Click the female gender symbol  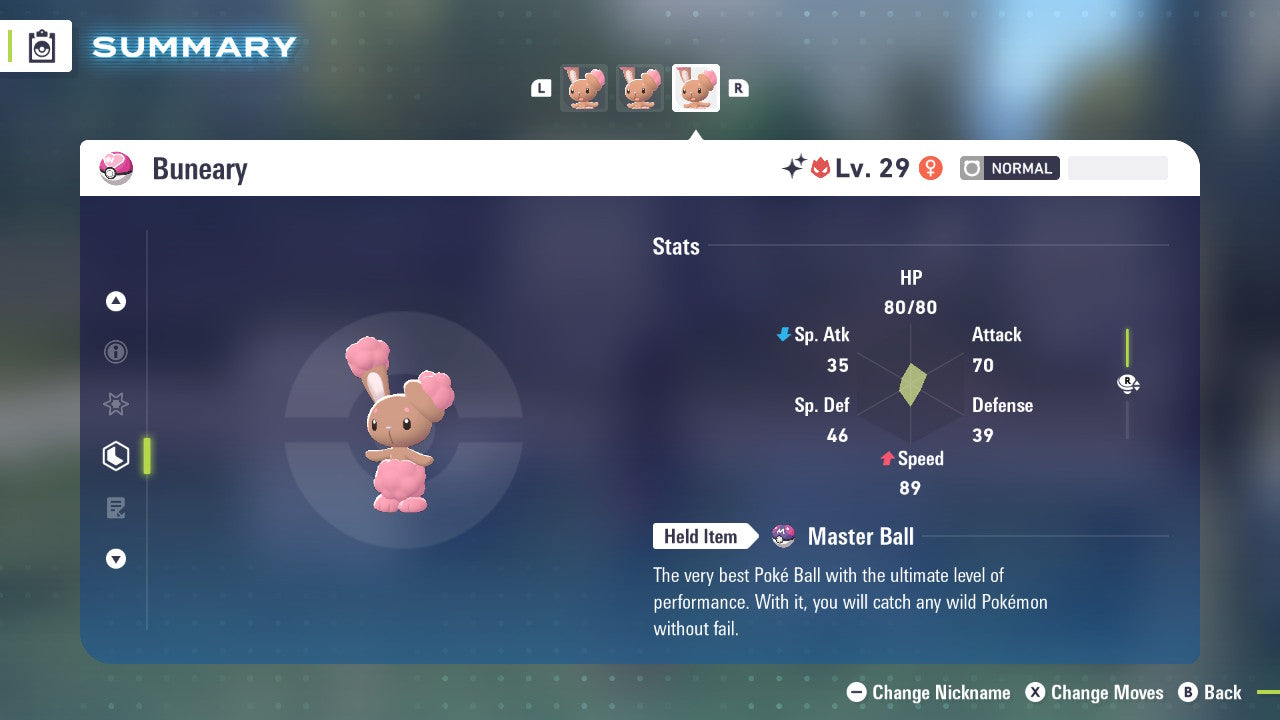coord(930,168)
